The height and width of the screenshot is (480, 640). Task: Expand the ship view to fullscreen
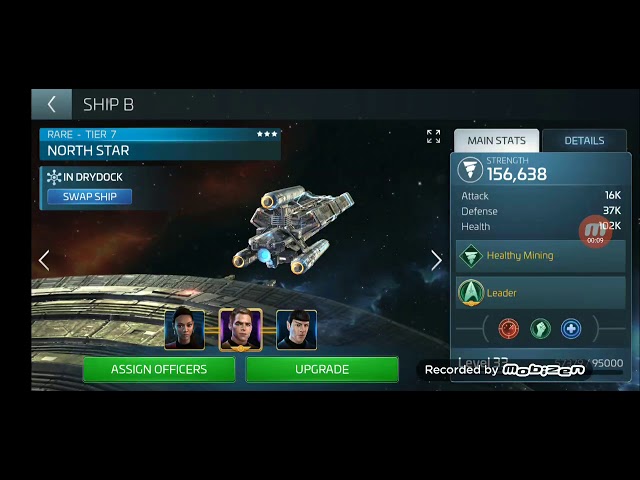point(433,136)
